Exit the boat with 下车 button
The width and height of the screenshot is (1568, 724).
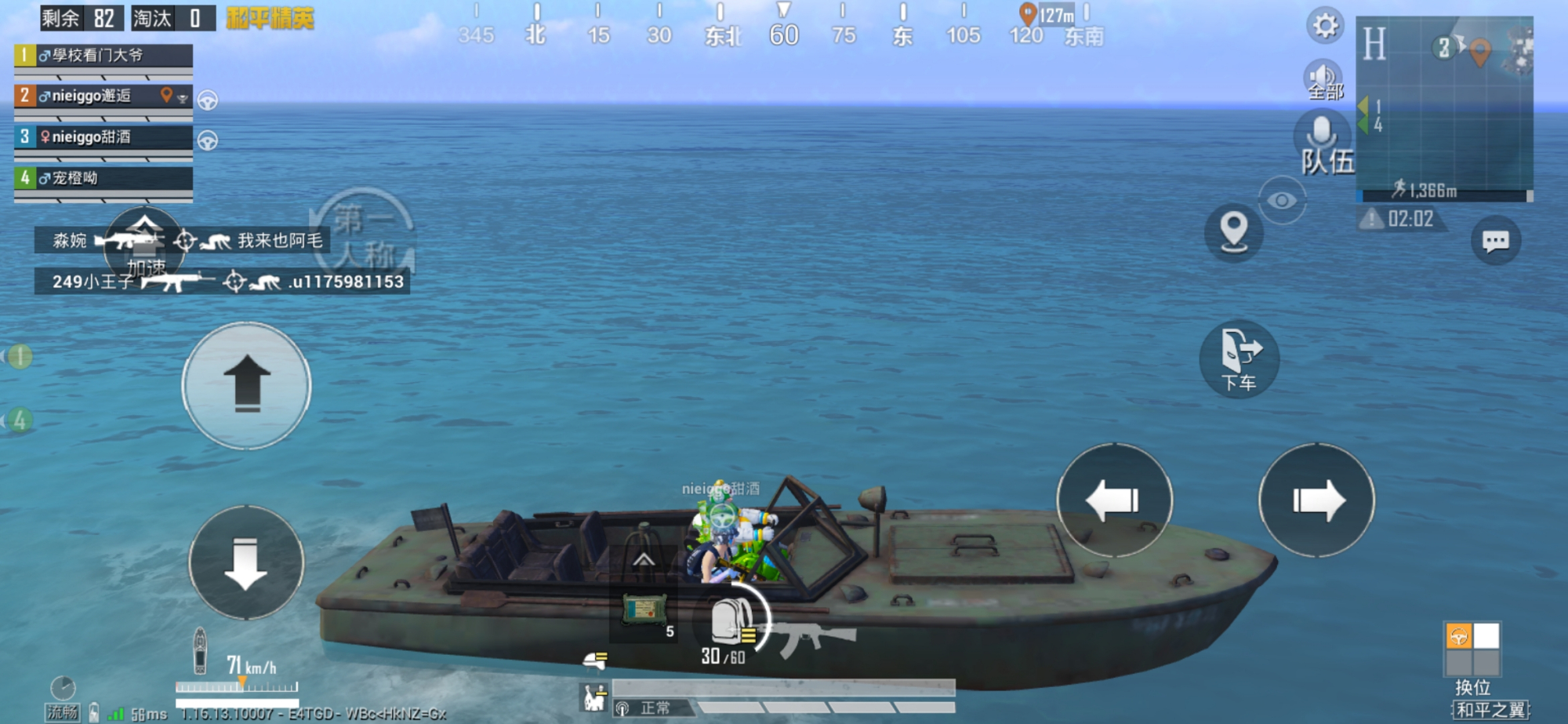pos(1239,359)
